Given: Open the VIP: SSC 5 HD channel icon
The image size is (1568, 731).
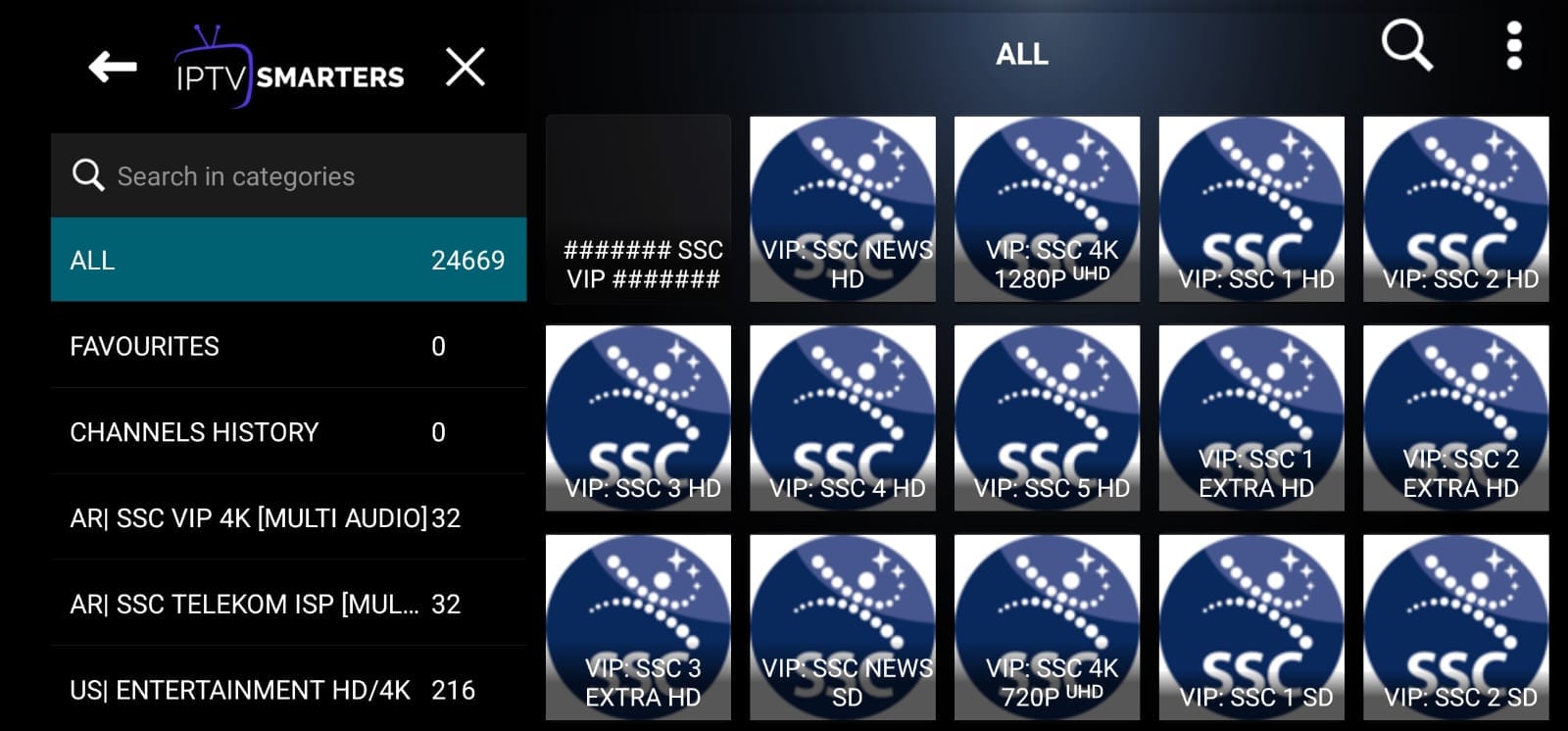Looking at the screenshot, I should coord(1048,417).
